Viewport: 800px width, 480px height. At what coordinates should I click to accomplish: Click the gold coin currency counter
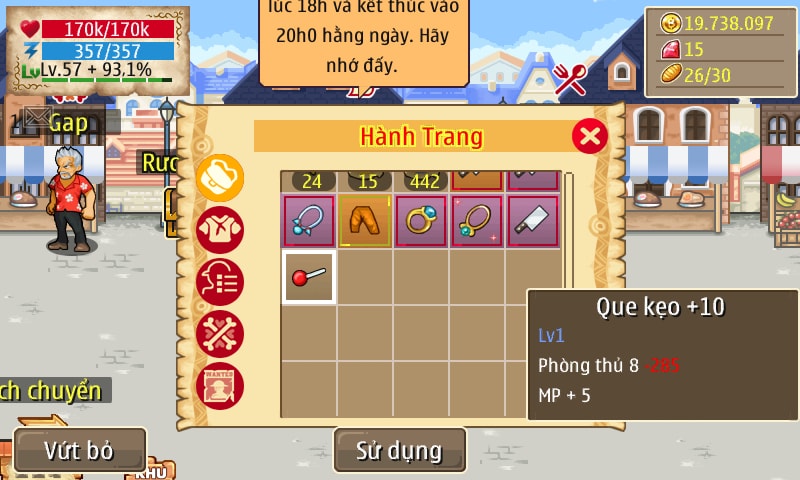click(719, 23)
